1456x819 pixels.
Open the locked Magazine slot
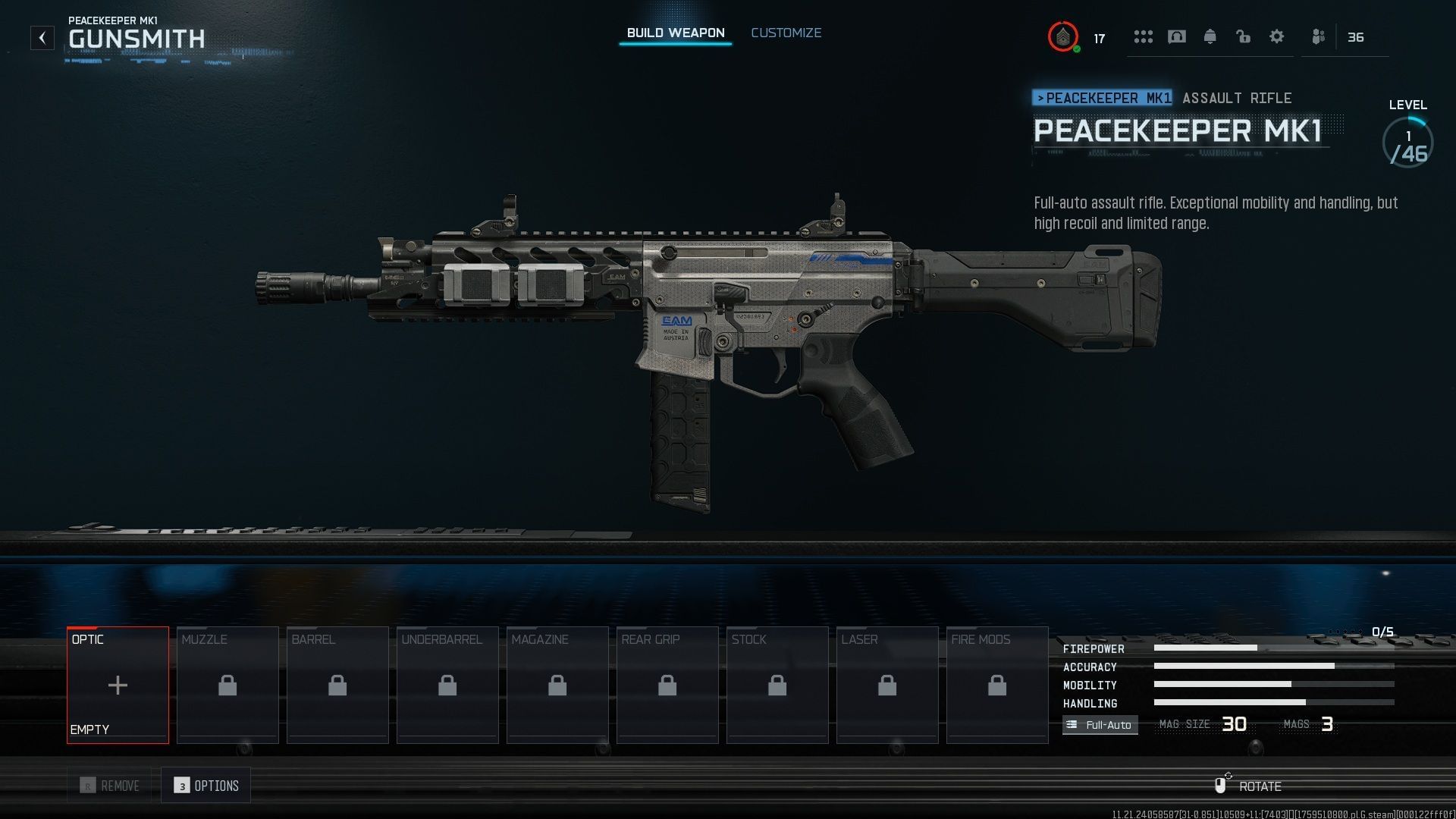point(557,685)
